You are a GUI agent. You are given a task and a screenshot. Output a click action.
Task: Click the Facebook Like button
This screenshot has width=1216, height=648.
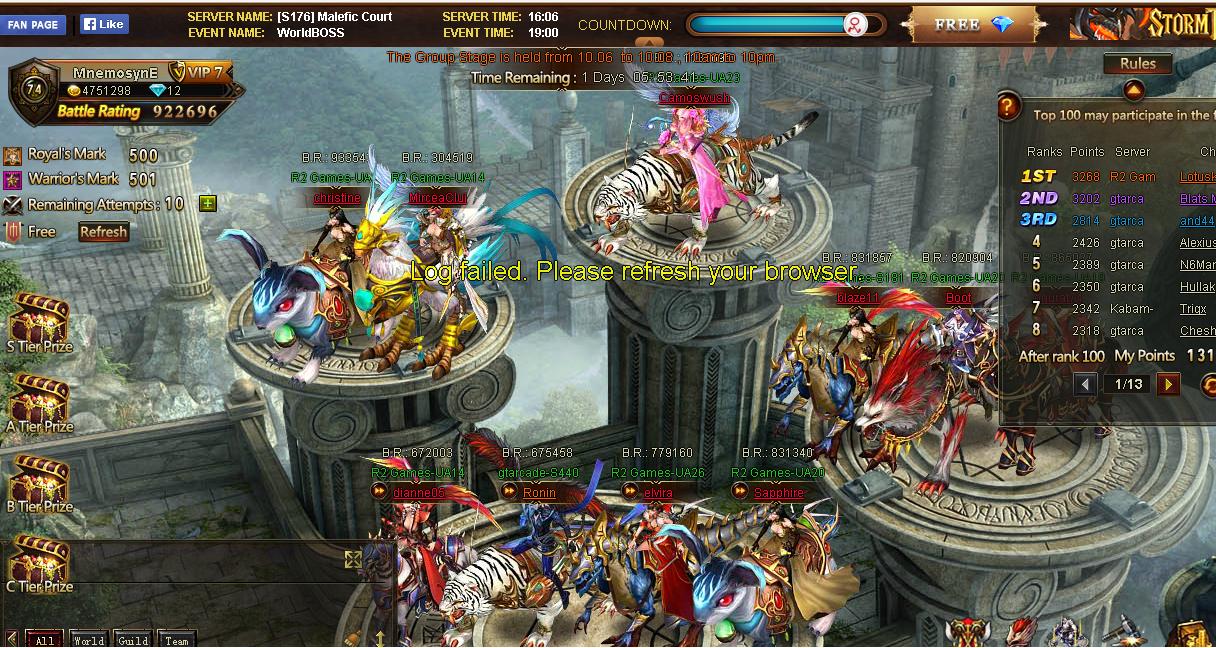click(104, 24)
